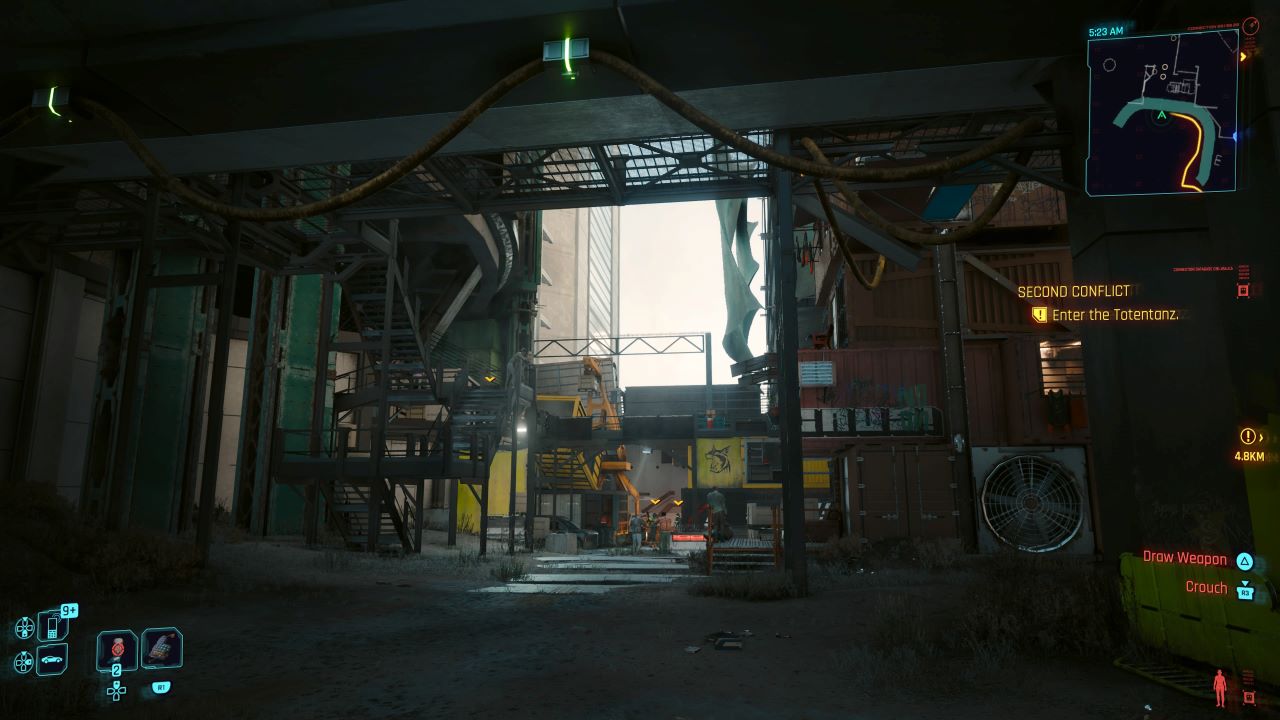Click the Draw Weapon label
1280x720 pixels.
coord(1184,559)
